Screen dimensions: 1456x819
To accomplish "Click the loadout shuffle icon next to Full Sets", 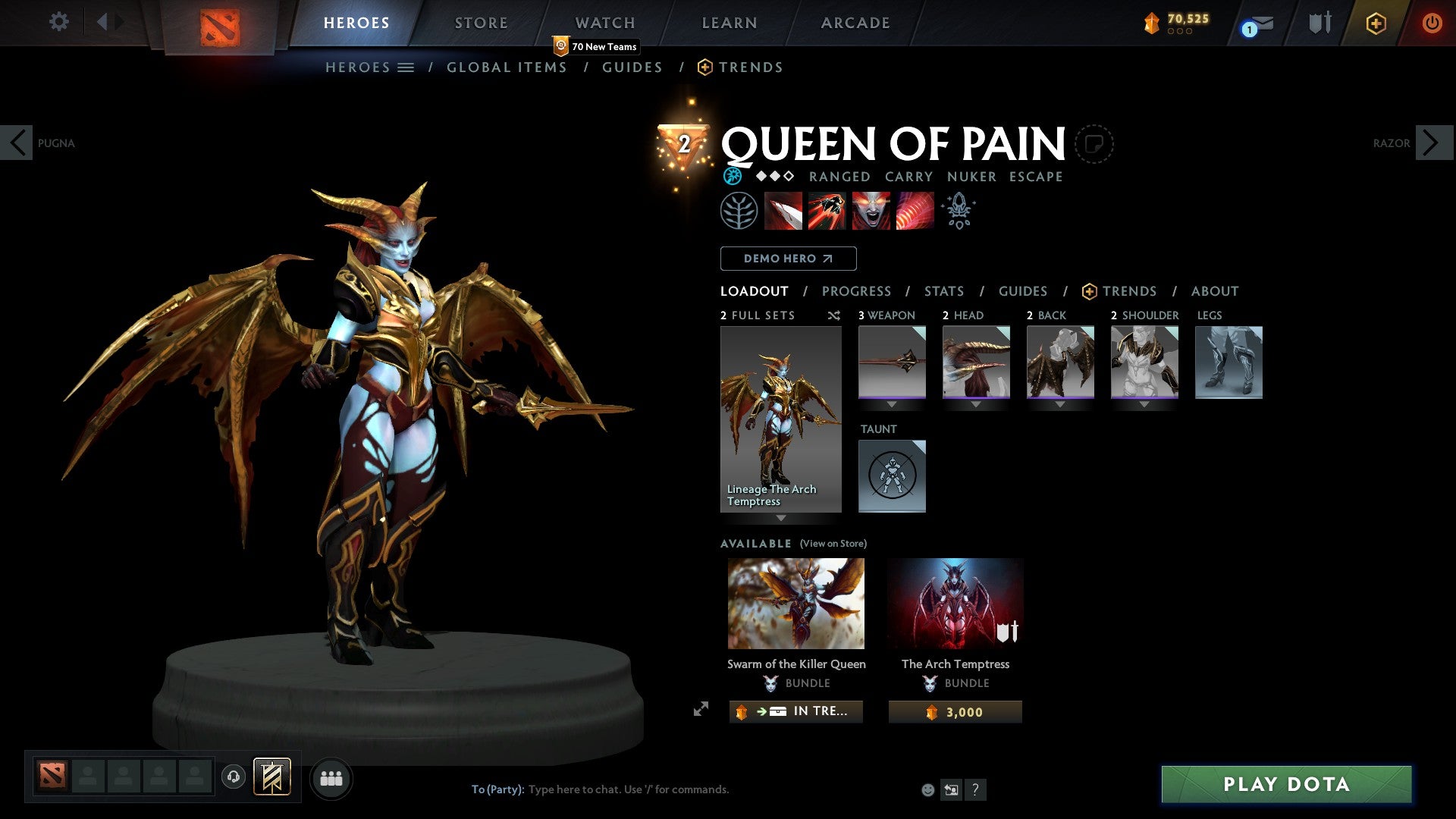I will pos(834,315).
